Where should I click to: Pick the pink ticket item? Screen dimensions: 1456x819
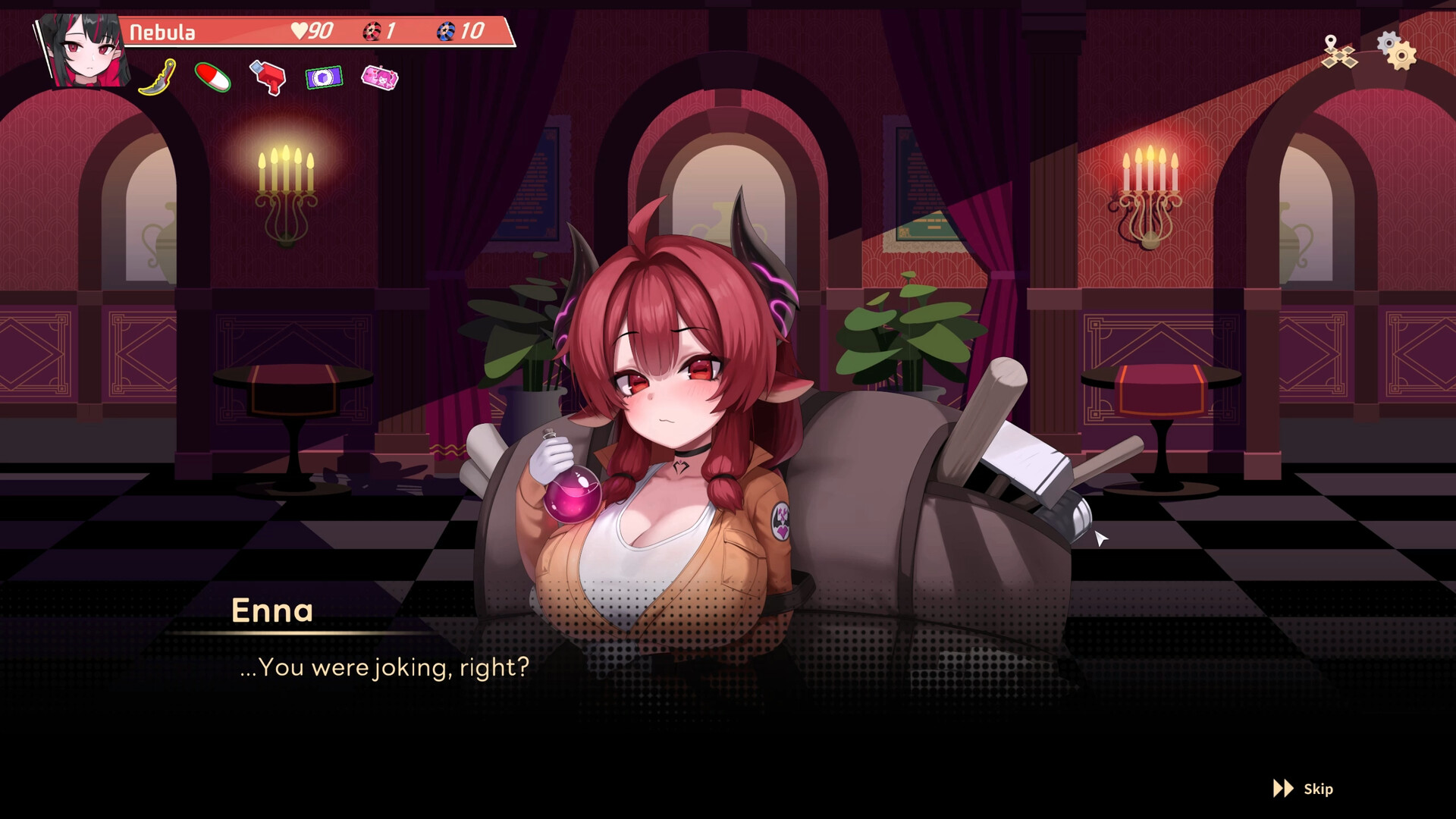point(380,77)
